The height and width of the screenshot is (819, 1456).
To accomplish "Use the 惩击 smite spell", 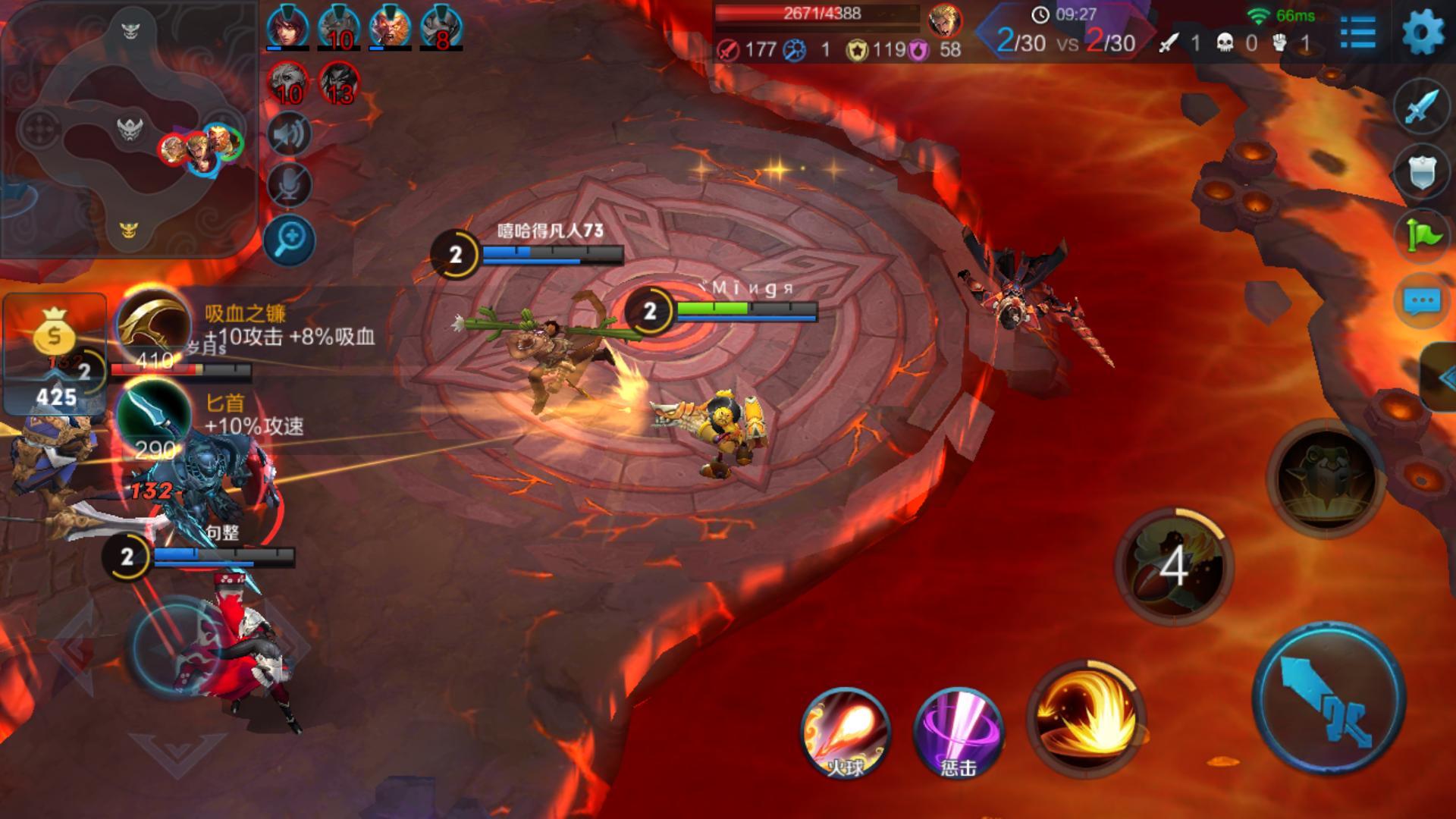I will (959, 733).
